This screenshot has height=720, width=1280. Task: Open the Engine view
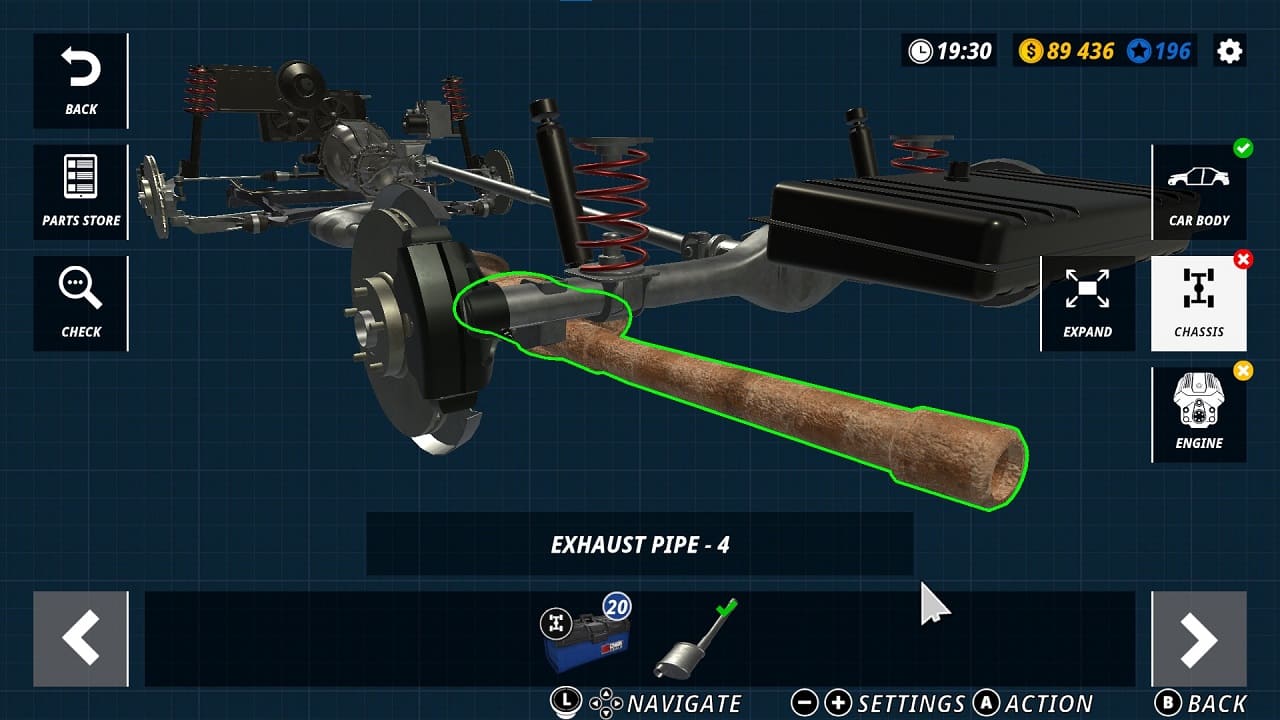point(1199,414)
